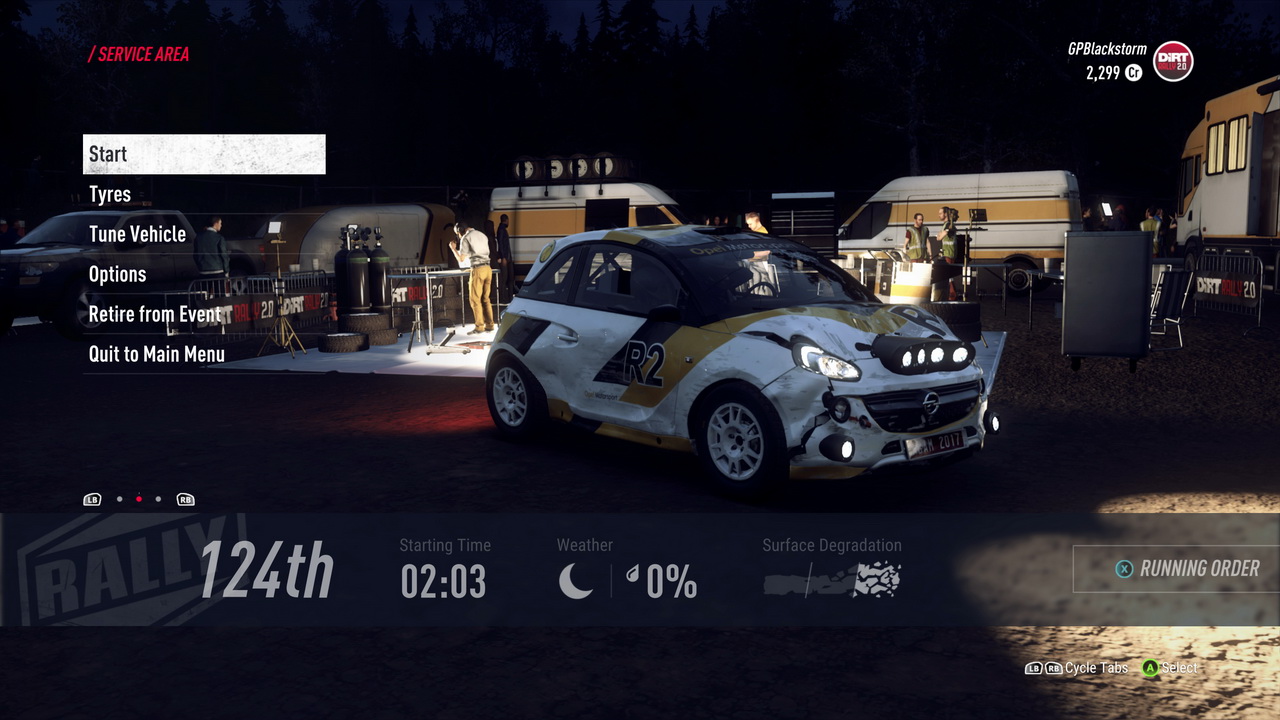The height and width of the screenshot is (720, 1280).
Task: Open the GPBlackstorm player profile badge
Action: click(1172, 62)
